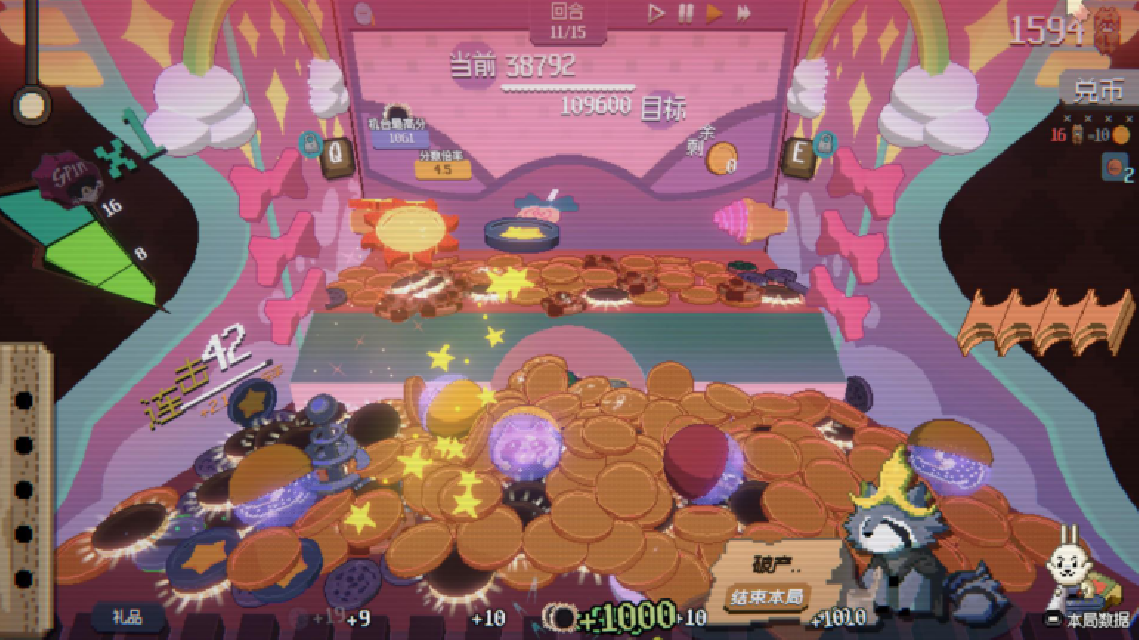The width and height of the screenshot is (1139, 640).
Task: Click the magnifying glass icon
Action: [x=365, y=14]
